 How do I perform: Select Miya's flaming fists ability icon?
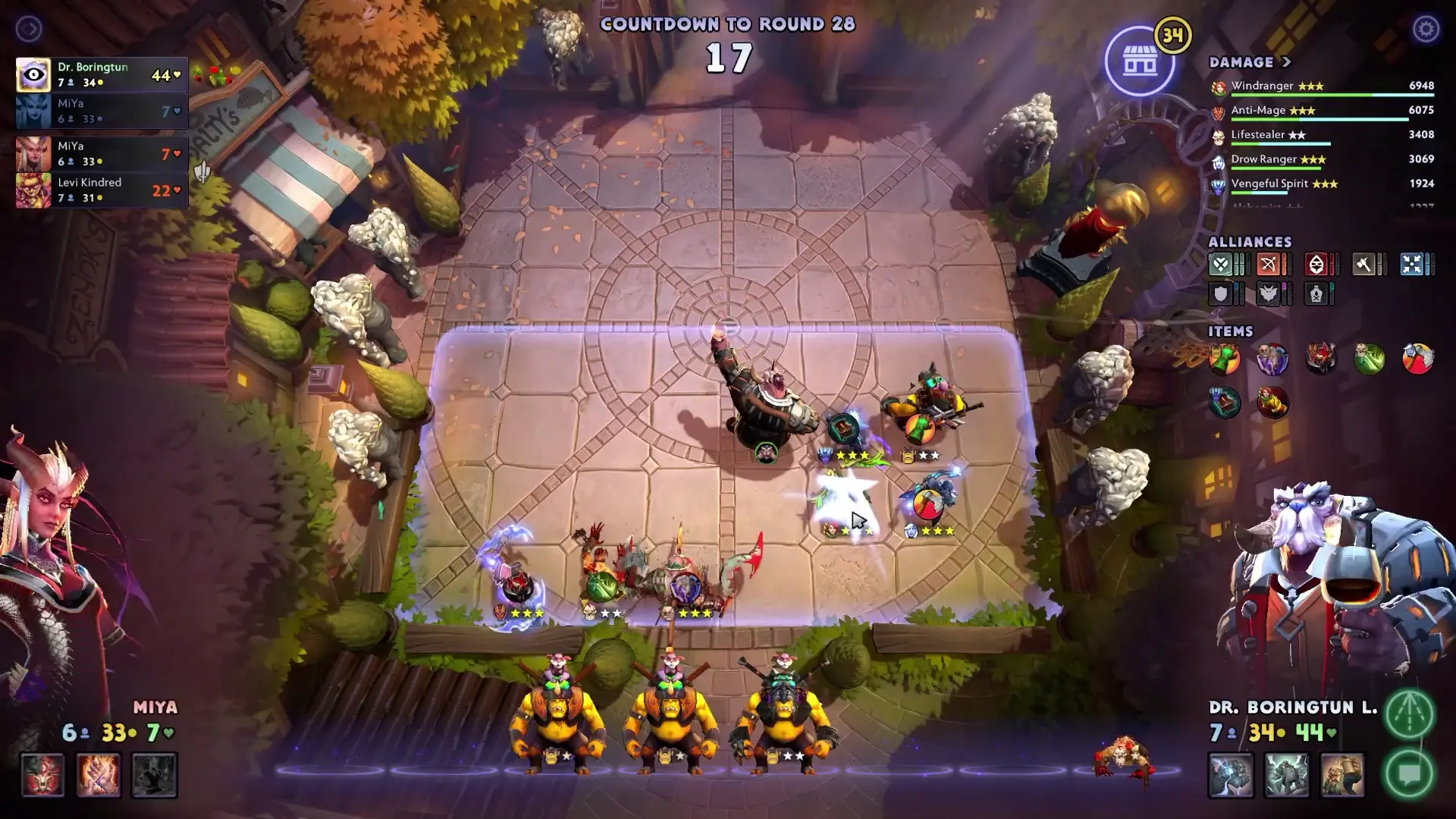[x=97, y=774]
